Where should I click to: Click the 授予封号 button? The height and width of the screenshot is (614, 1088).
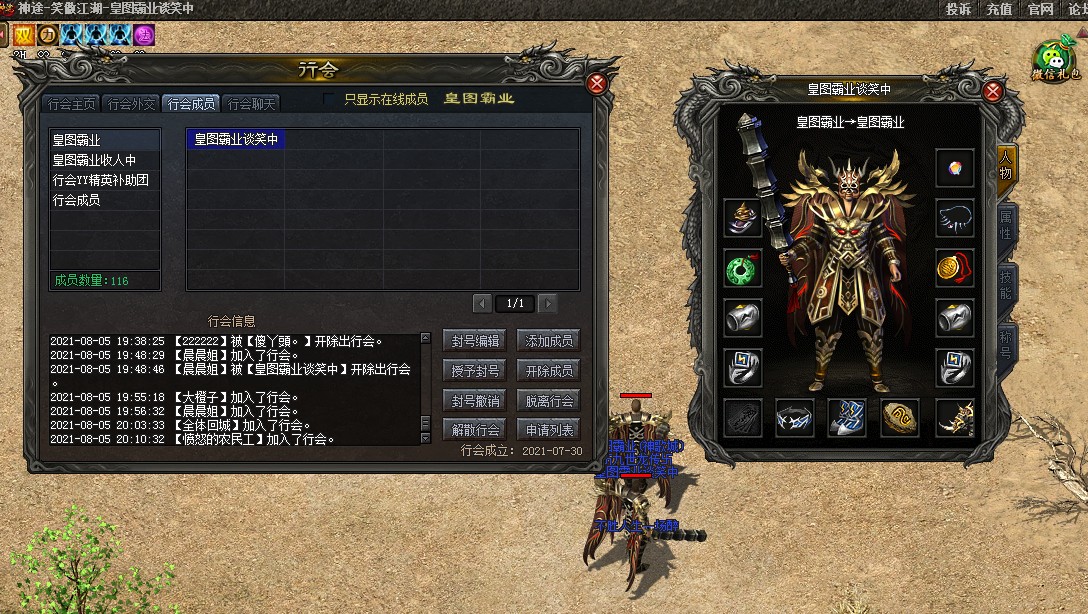coord(475,371)
